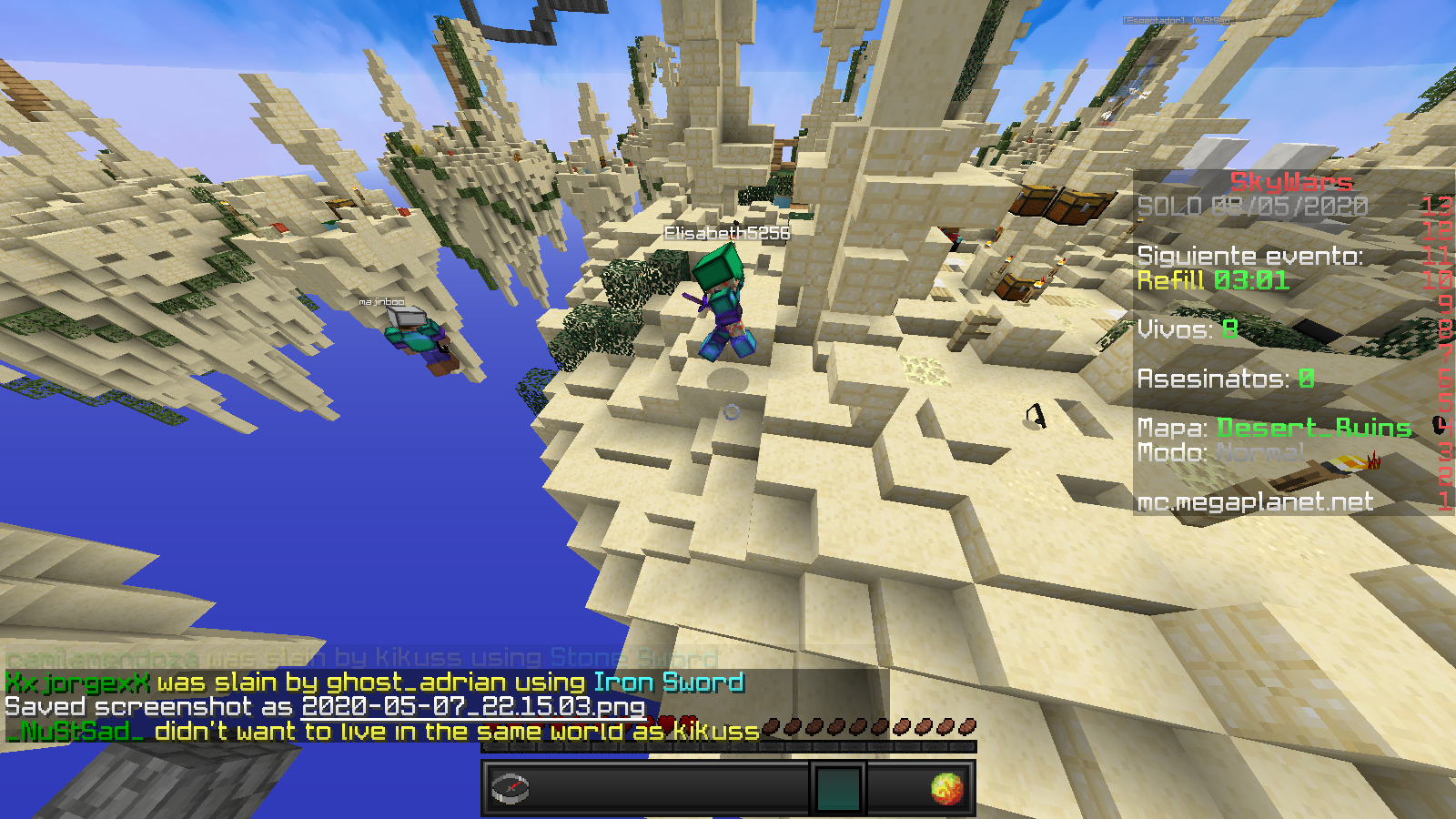Image resolution: width=1456 pixels, height=819 pixels.
Task: Select the magma cream hotbar slot
Action: pos(946,788)
